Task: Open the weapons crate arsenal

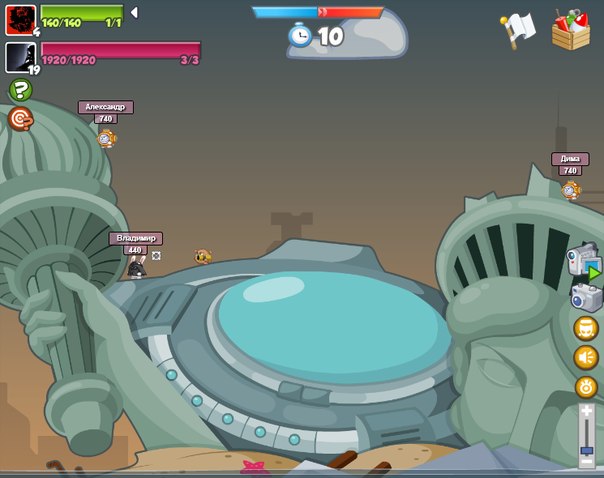Action: (571, 30)
